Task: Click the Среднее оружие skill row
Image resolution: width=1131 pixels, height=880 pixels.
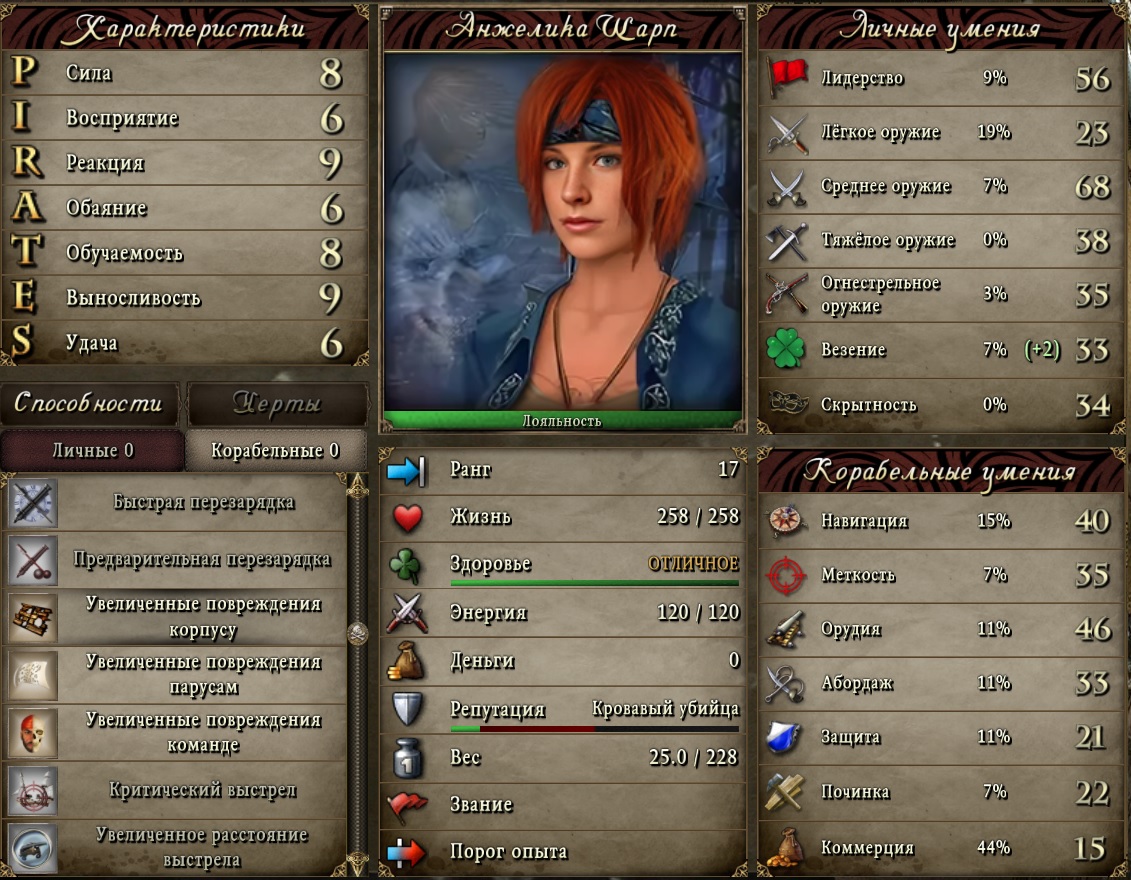Action: point(938,186)
